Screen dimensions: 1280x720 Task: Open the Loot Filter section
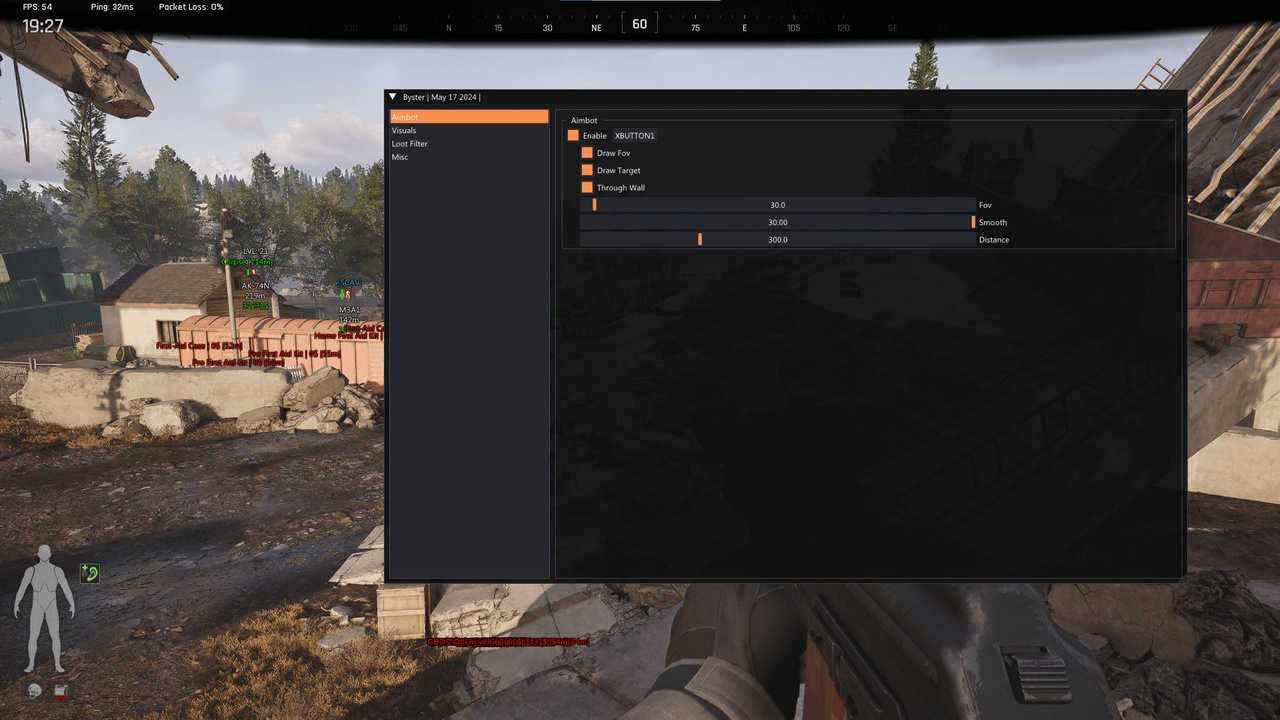(x=409, y=144)
